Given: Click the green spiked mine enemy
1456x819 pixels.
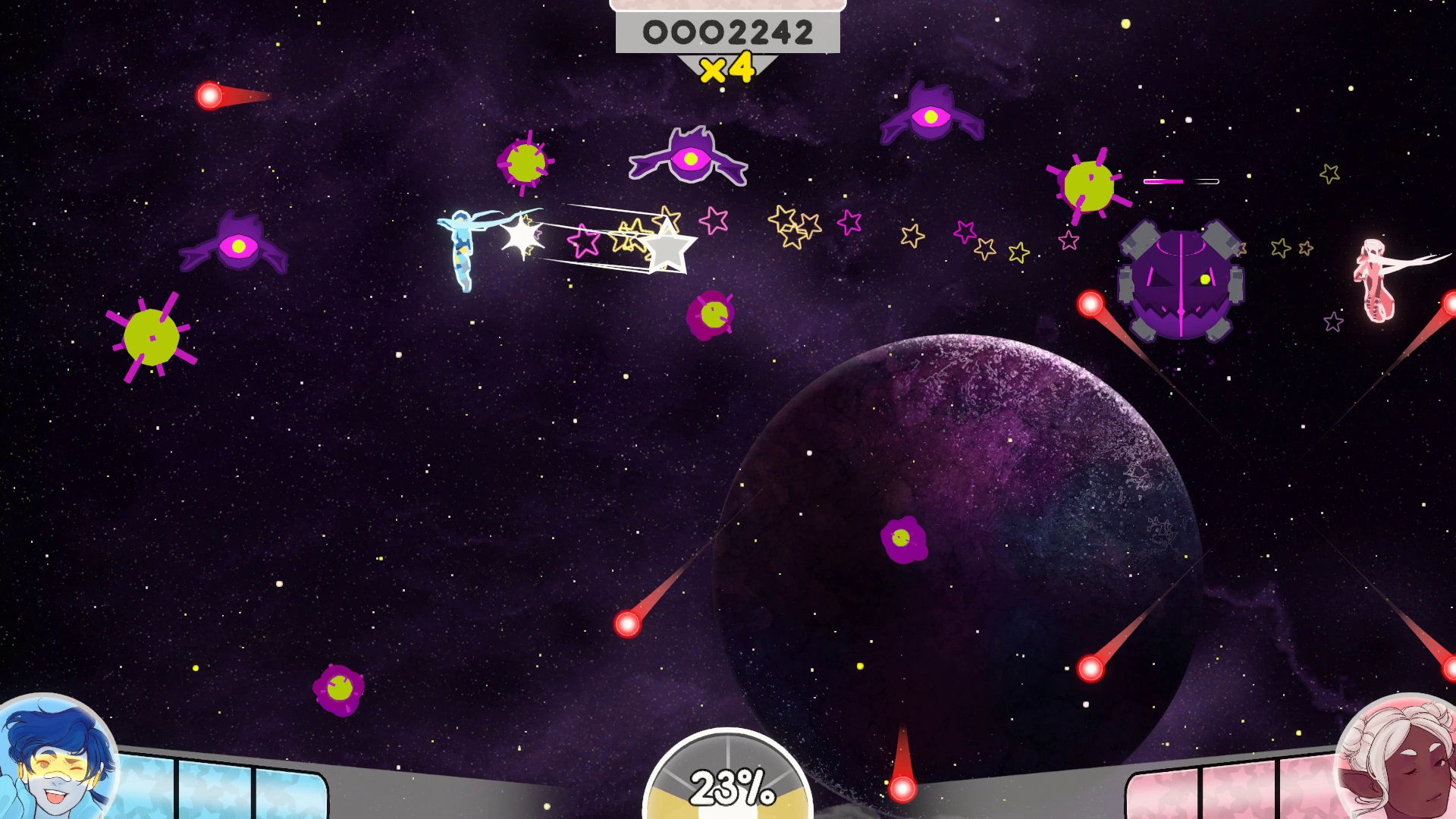Looking at the screenshot, I should [152, 337].
